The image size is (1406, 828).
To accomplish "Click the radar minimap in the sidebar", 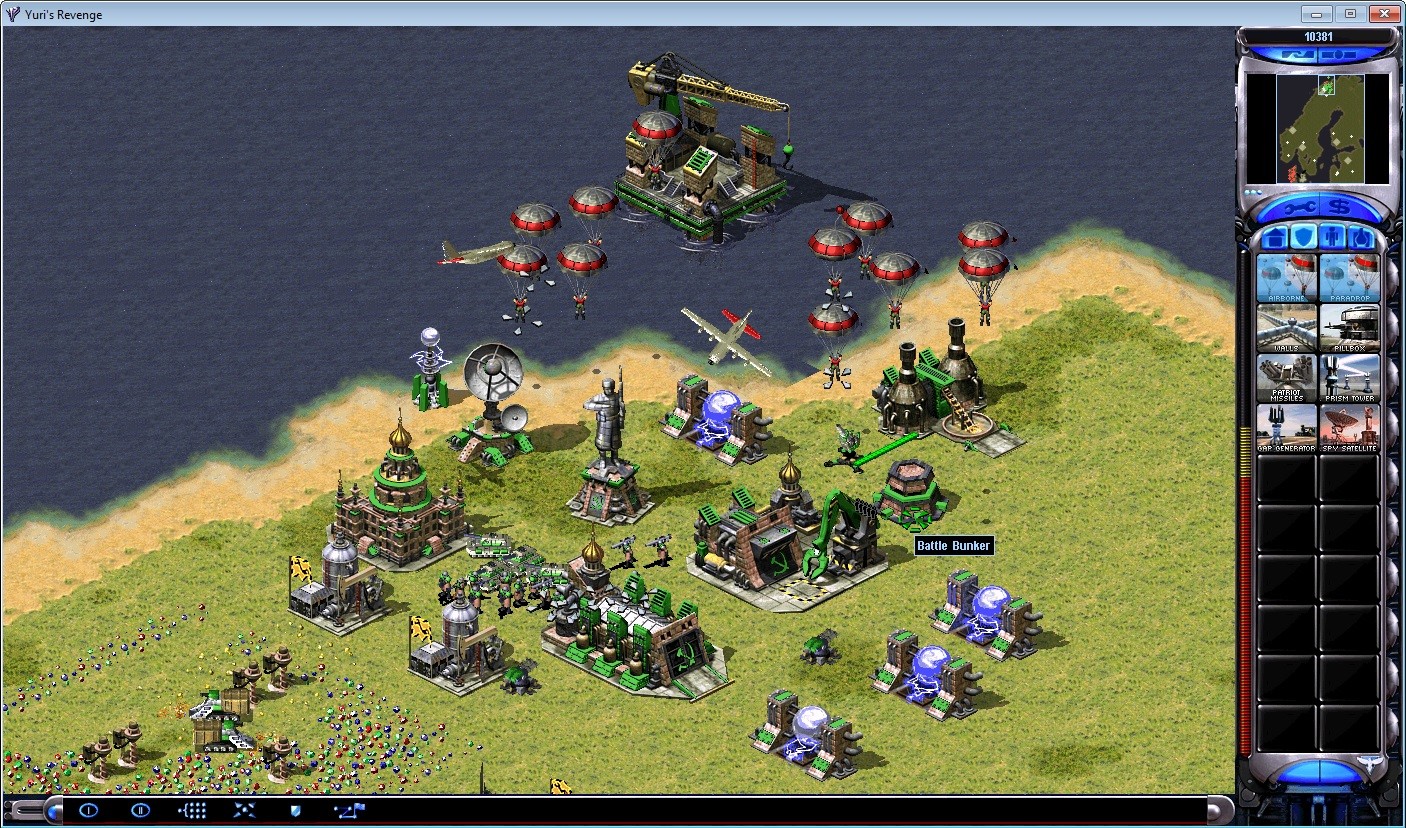I will tap(1318, 127).
